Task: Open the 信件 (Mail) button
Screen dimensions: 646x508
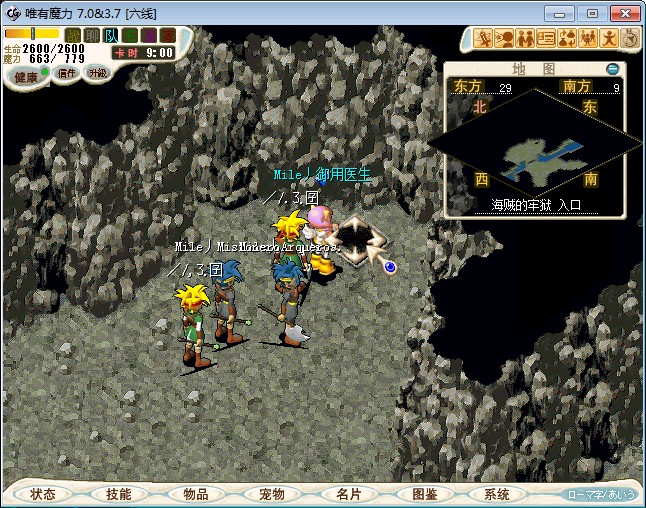Action: point(67,73)
